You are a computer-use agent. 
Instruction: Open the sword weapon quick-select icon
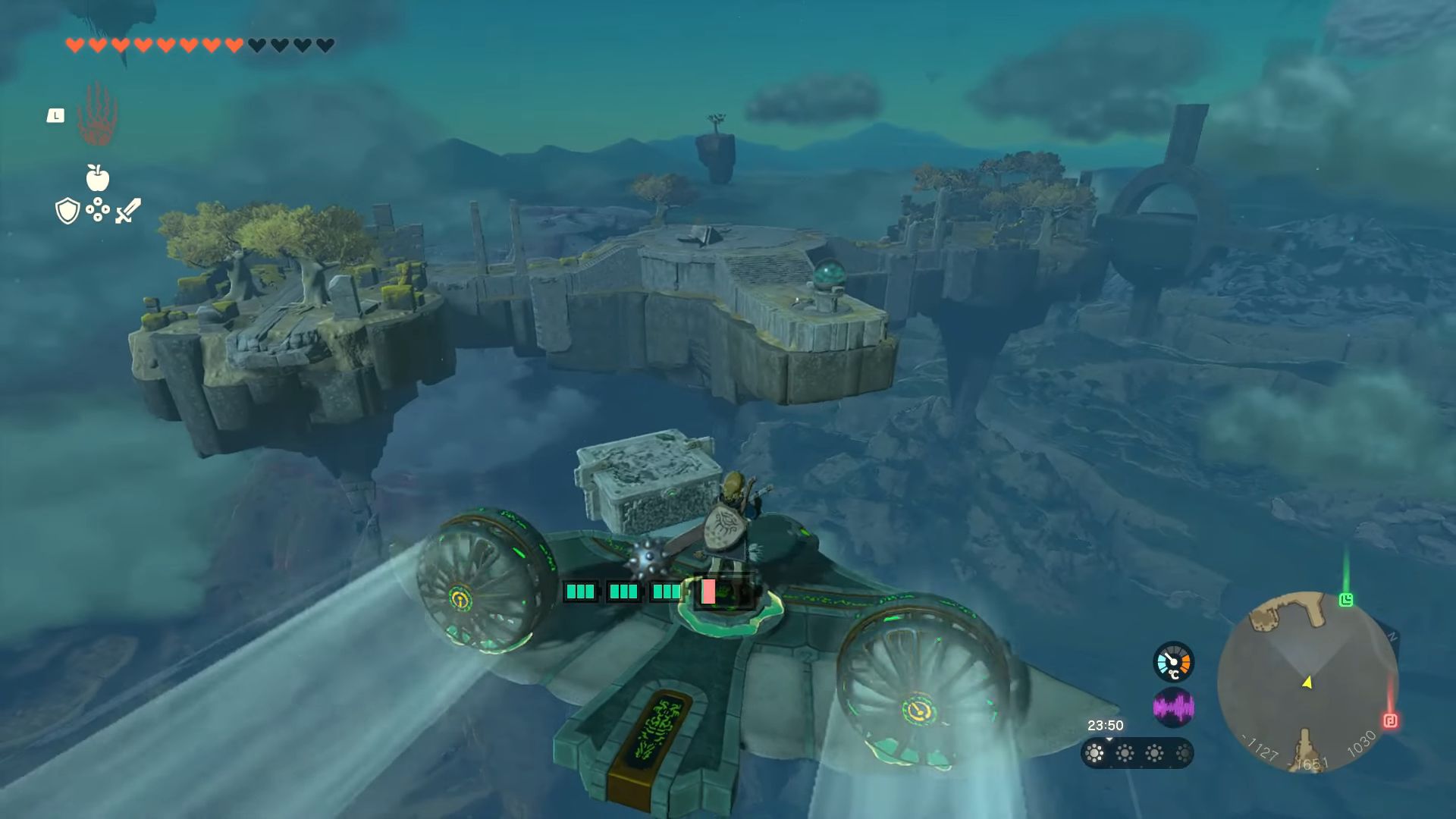click(x=128, y=211)
